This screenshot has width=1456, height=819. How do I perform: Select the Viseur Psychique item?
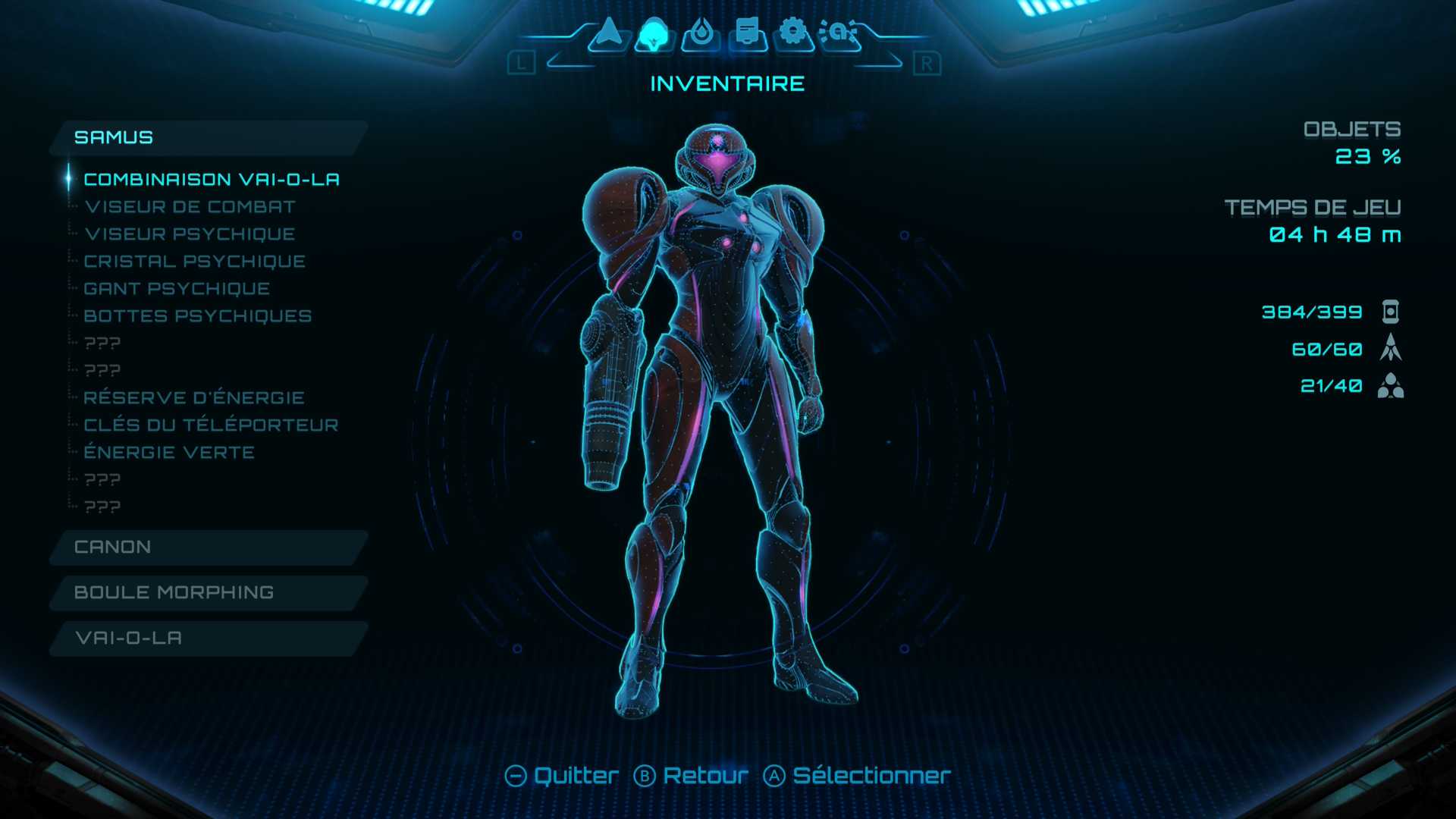[x=190, y=234]
